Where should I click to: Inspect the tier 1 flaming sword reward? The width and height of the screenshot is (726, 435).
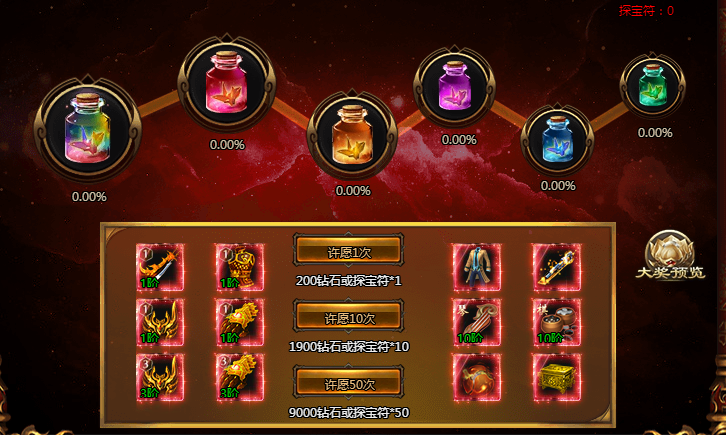159,267
